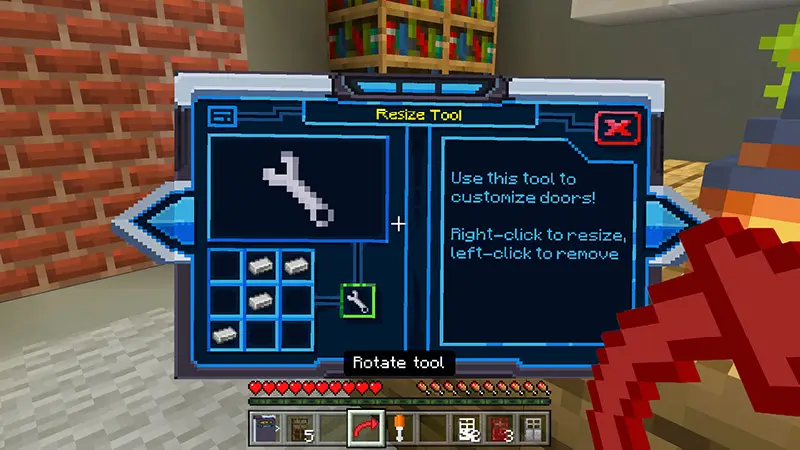Go to the previous page with left arrow
This screenshot has height=450, width=800.
[x=150, y=226]
